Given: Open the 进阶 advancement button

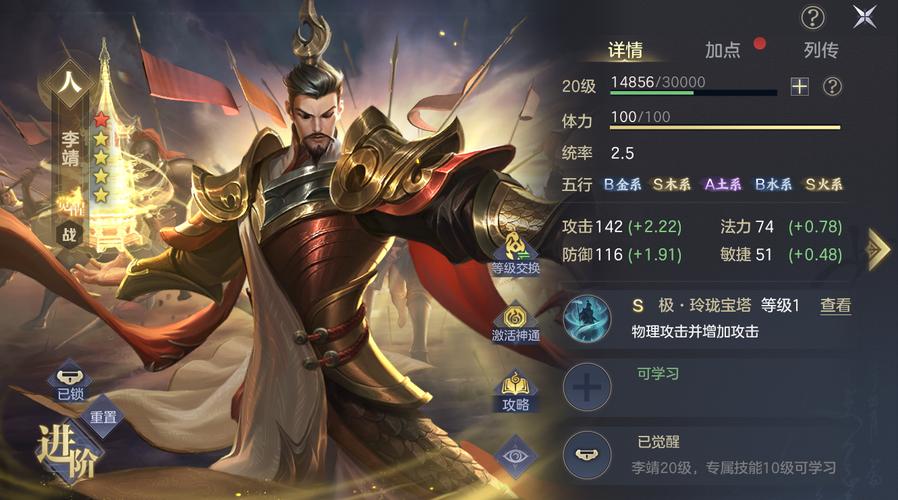Looking at the screenshot, I should pos(68,452).
